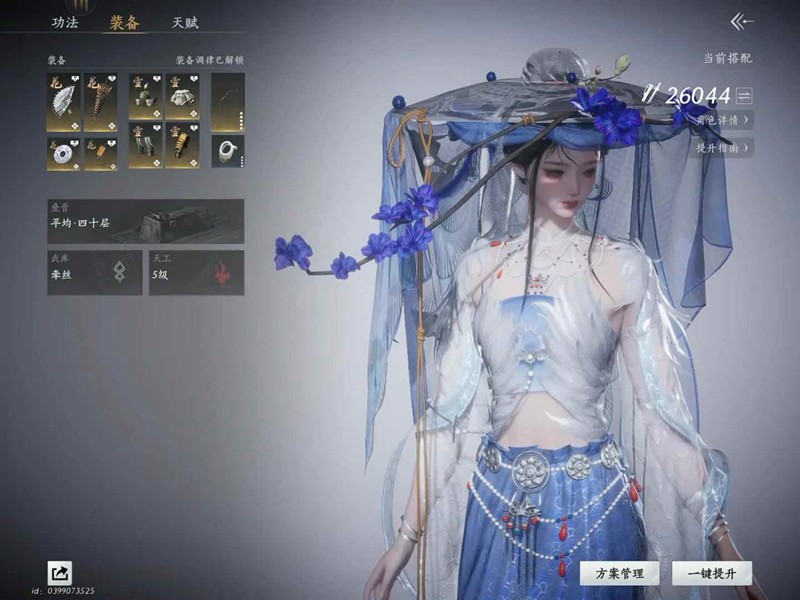This screenshot has width=800, height=600.
Task: Choose the jade ring disc slot
Action: tap(63, 153)
